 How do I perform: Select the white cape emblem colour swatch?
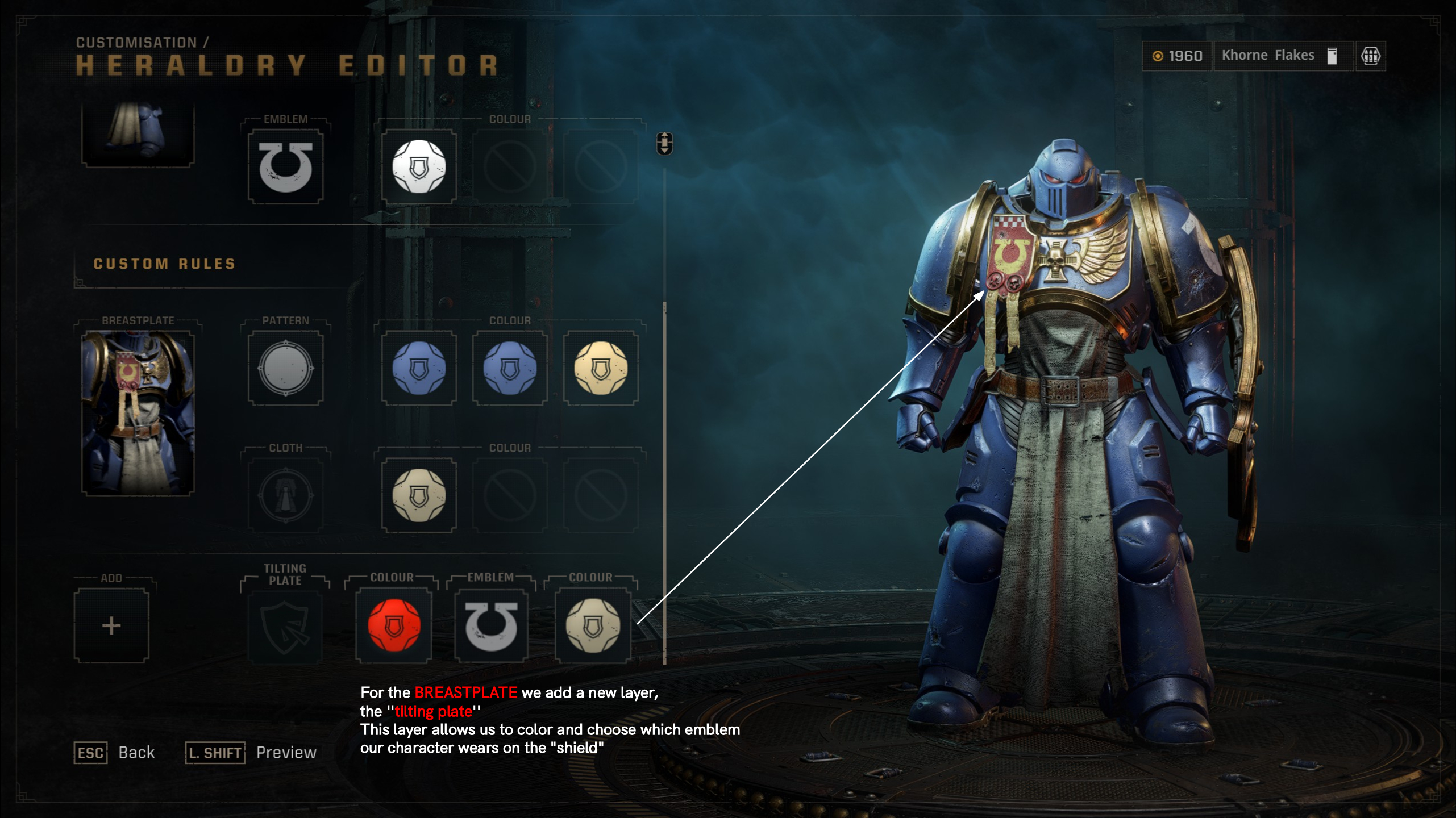coord(420,165)
